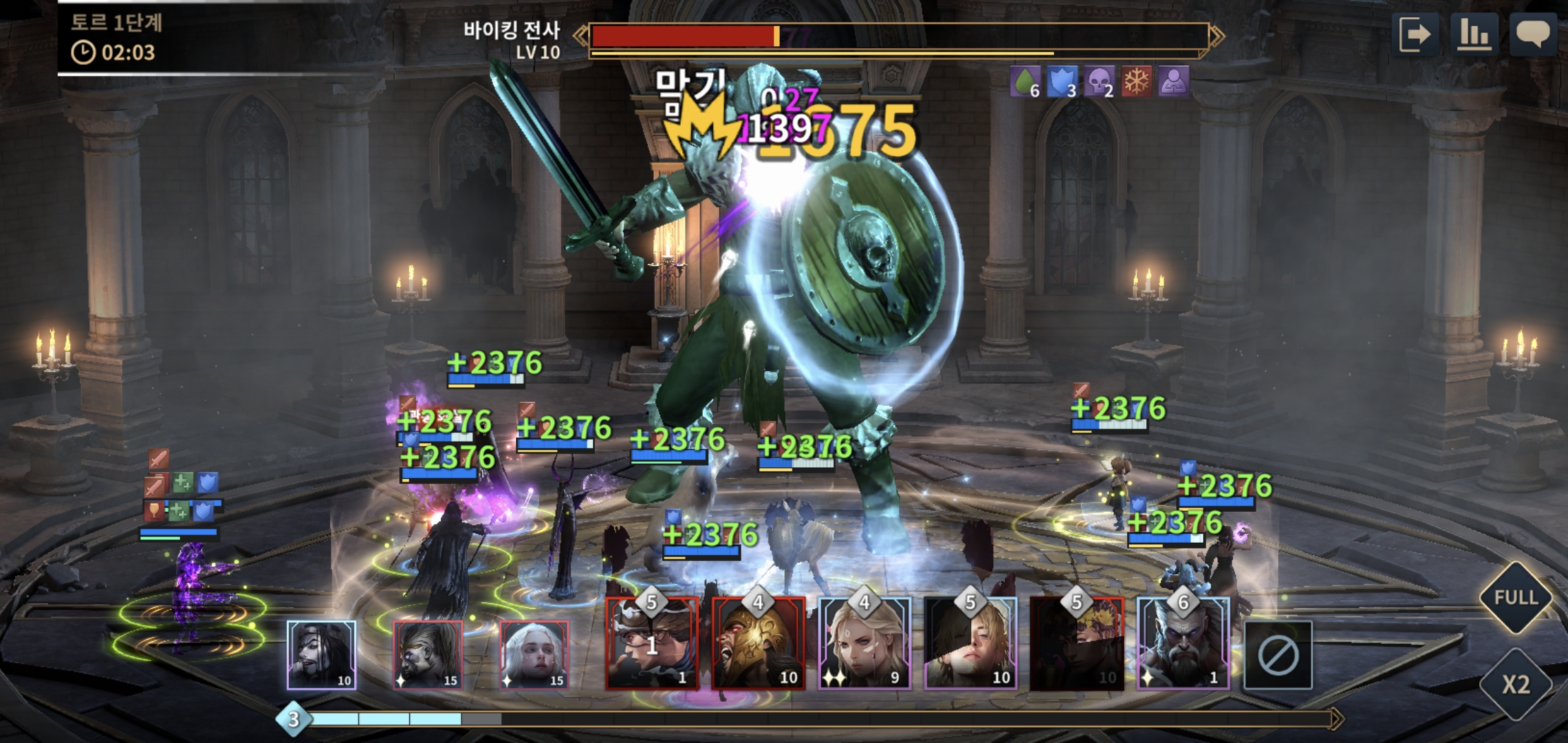Toggle the X2 battle speed

point(1516,685)
